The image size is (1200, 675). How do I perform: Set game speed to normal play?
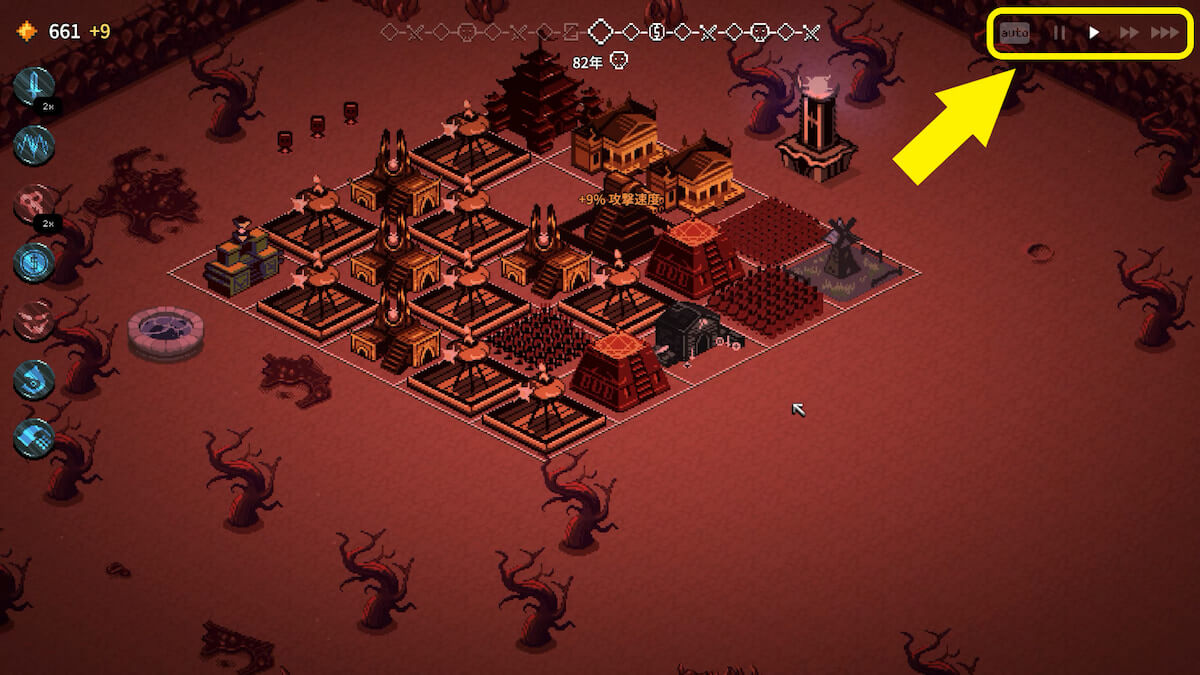(x=1094, y=33)
